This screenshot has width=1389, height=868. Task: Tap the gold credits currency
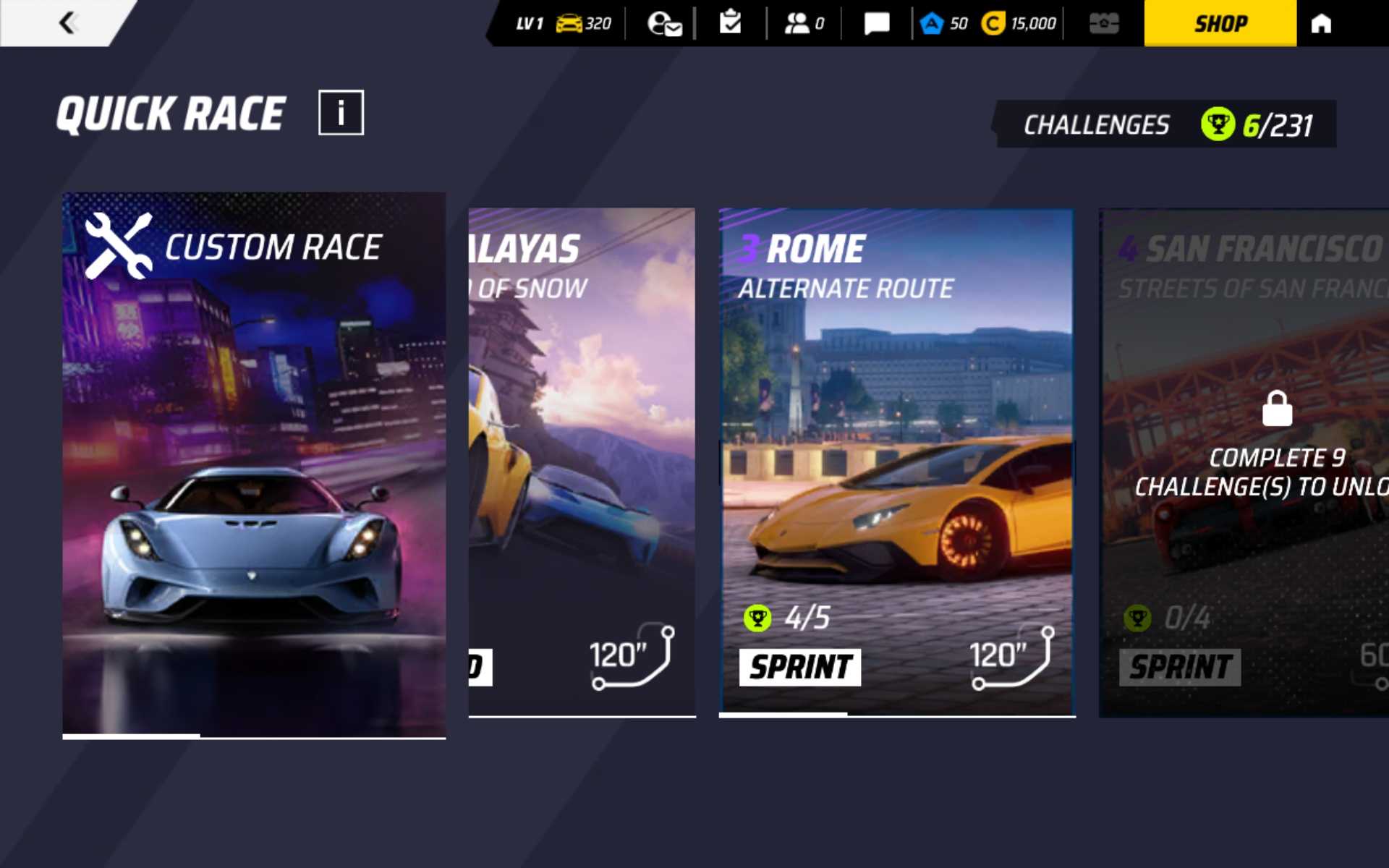[1019, 23]
